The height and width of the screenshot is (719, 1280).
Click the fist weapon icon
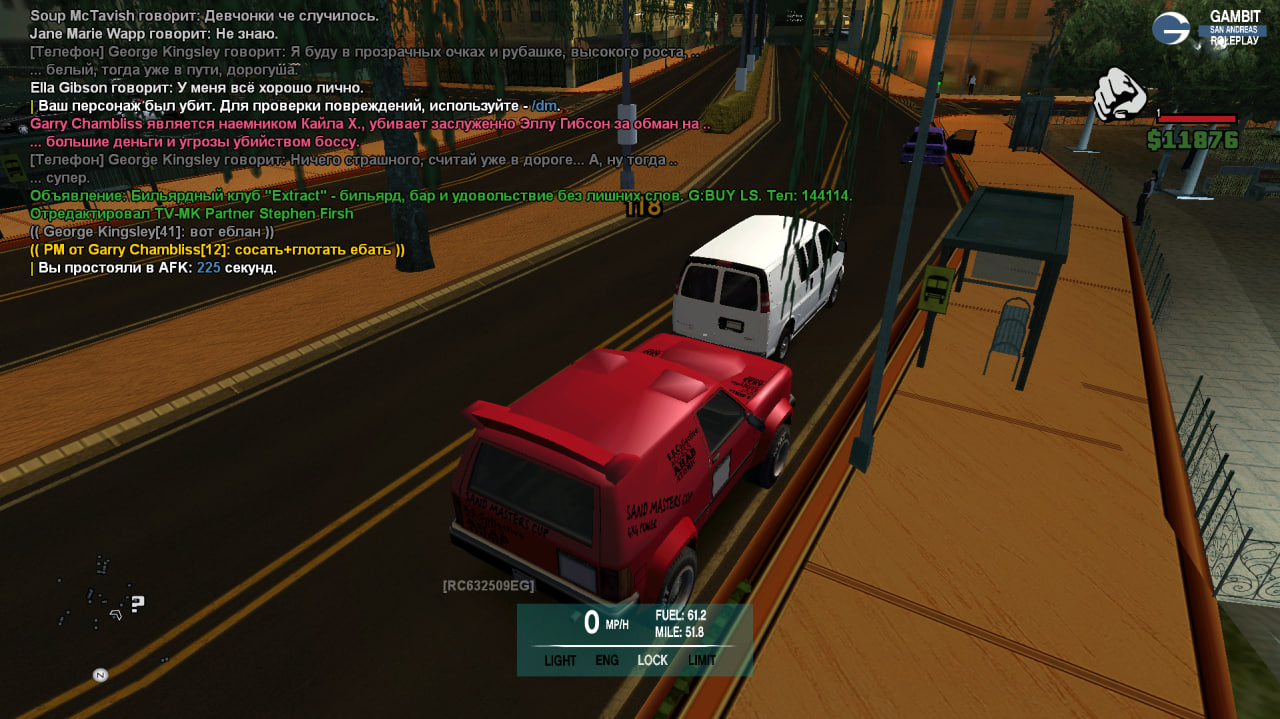[x=1119, y=94]
